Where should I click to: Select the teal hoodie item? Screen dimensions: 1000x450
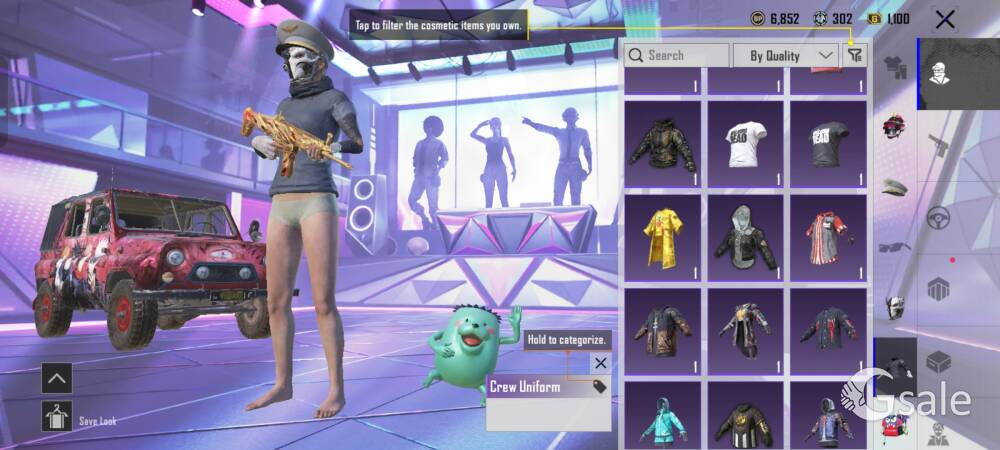tap(663, 420)
